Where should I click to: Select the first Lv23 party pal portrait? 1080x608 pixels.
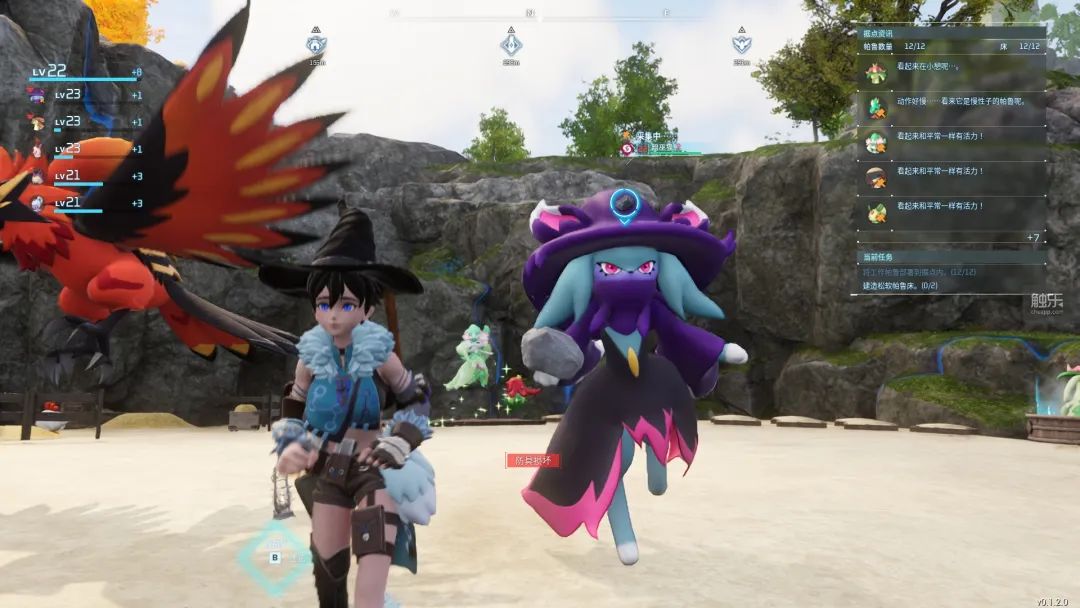pyautogui.click(x=37, y=95)
